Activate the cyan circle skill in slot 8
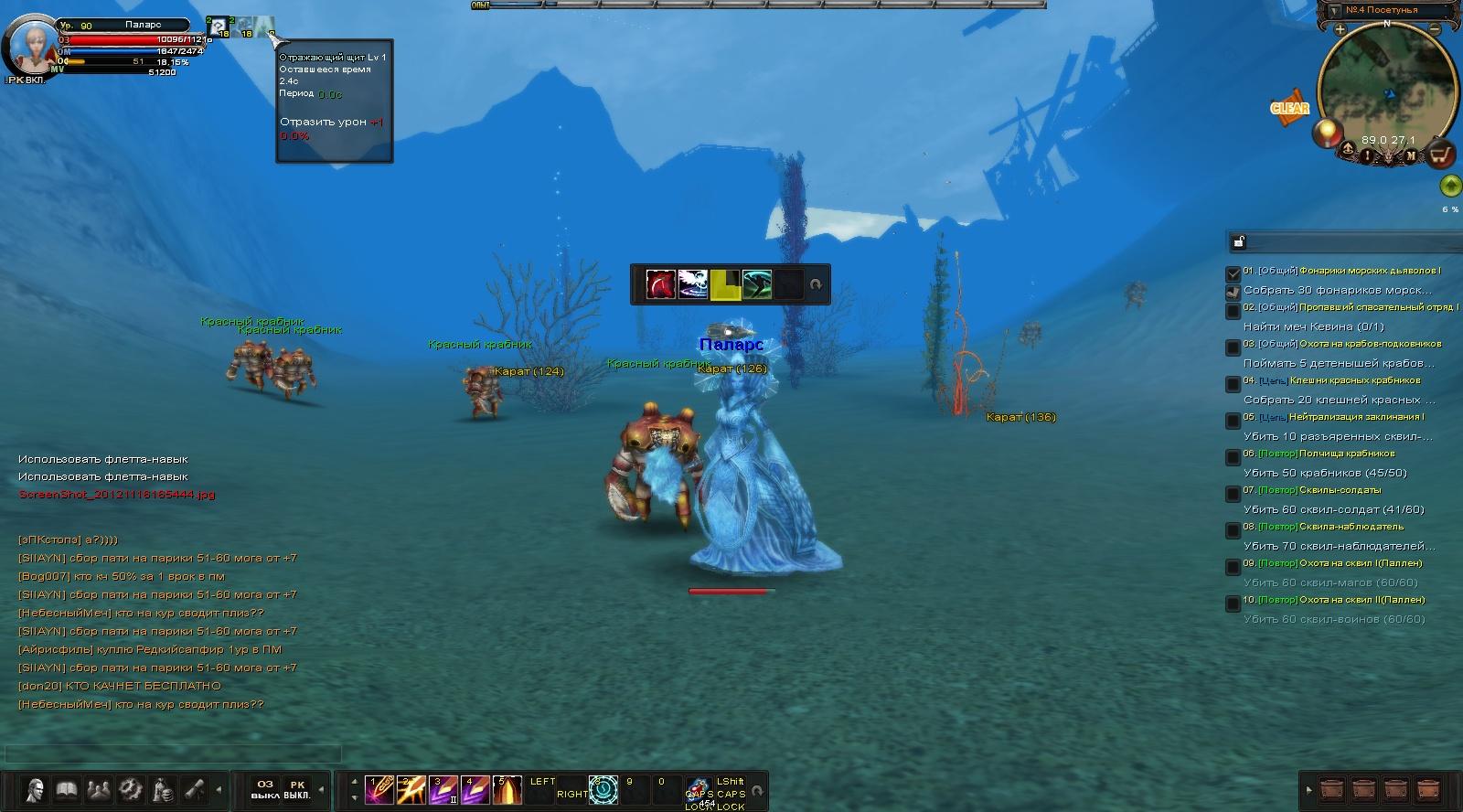The height and width of the screenshot is (812, 1463). (x=603, y=789)
